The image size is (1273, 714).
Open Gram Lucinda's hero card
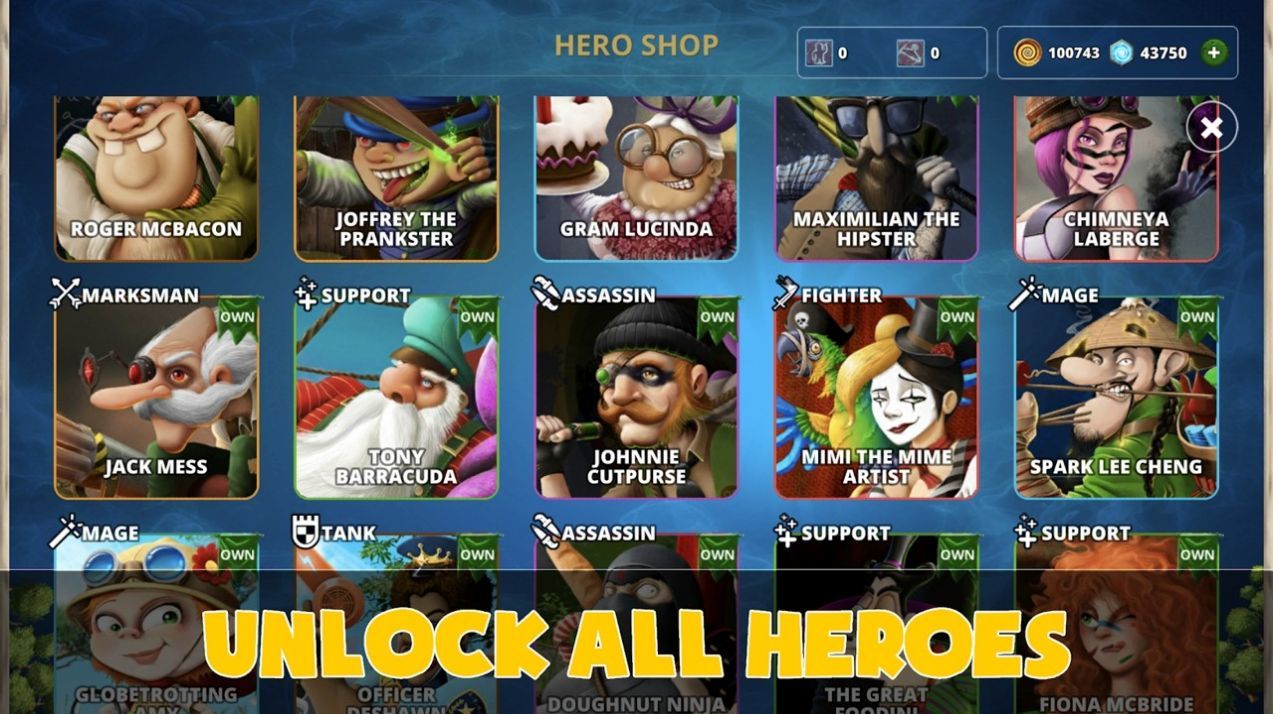[636, 178]
